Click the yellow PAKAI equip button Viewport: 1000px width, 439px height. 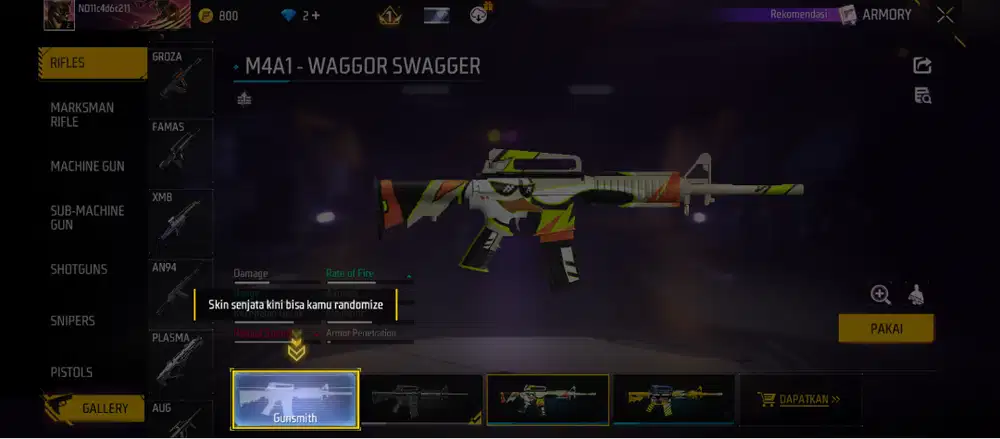coord(885,328)
